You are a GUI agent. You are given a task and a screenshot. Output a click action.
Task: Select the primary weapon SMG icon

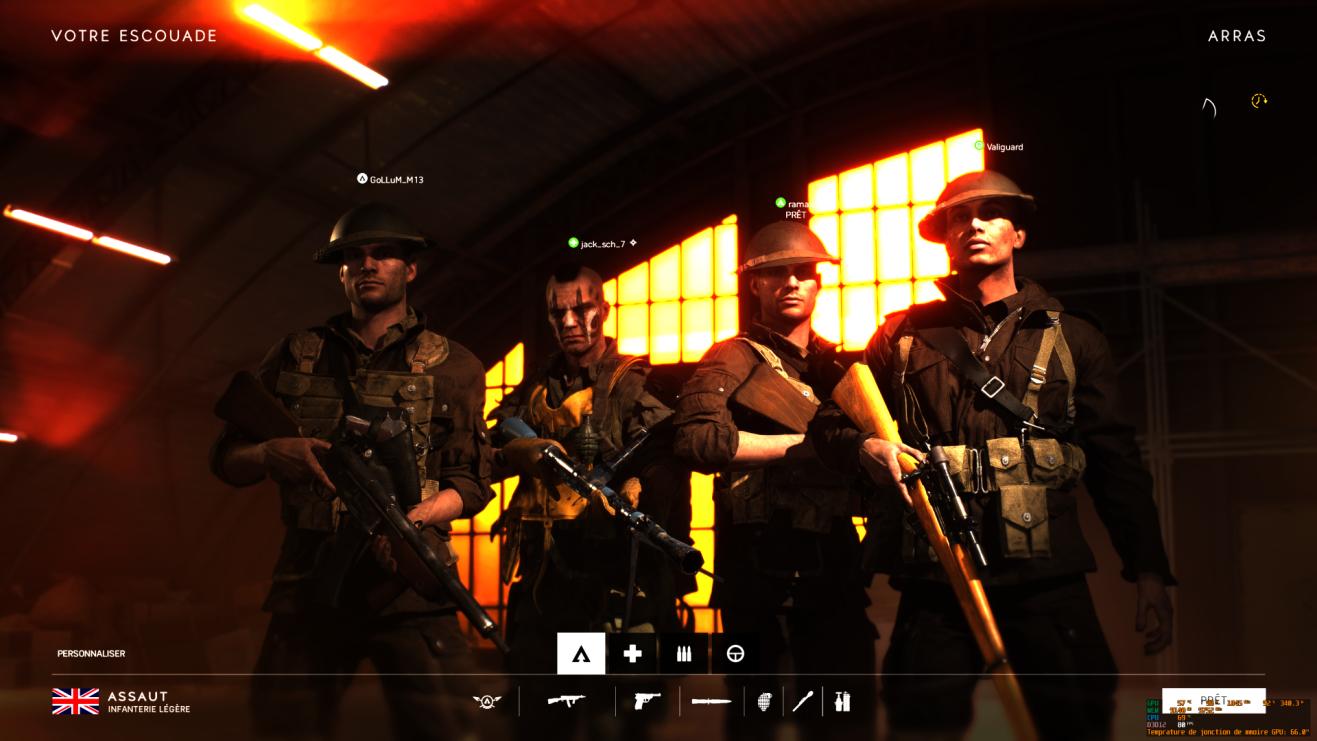(x=565, y=703)
